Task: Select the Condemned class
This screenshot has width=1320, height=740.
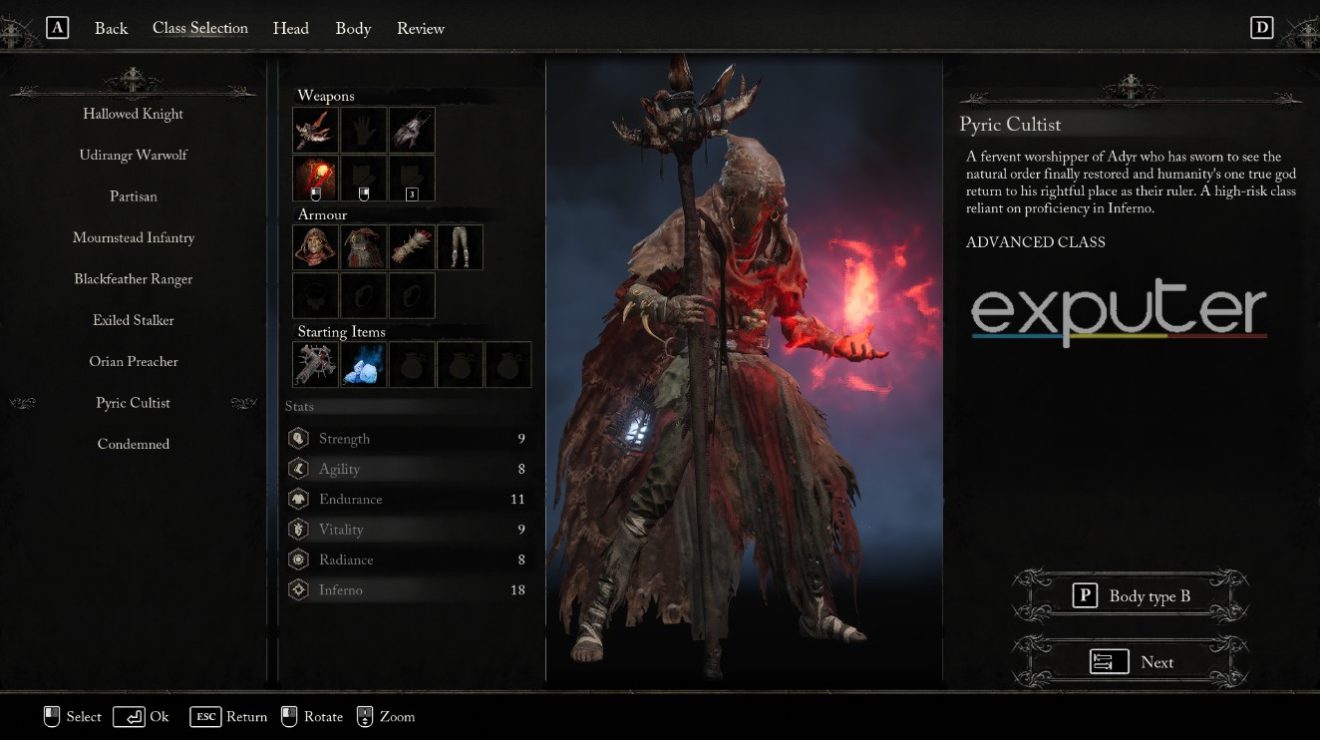Action: coord(133,443)
